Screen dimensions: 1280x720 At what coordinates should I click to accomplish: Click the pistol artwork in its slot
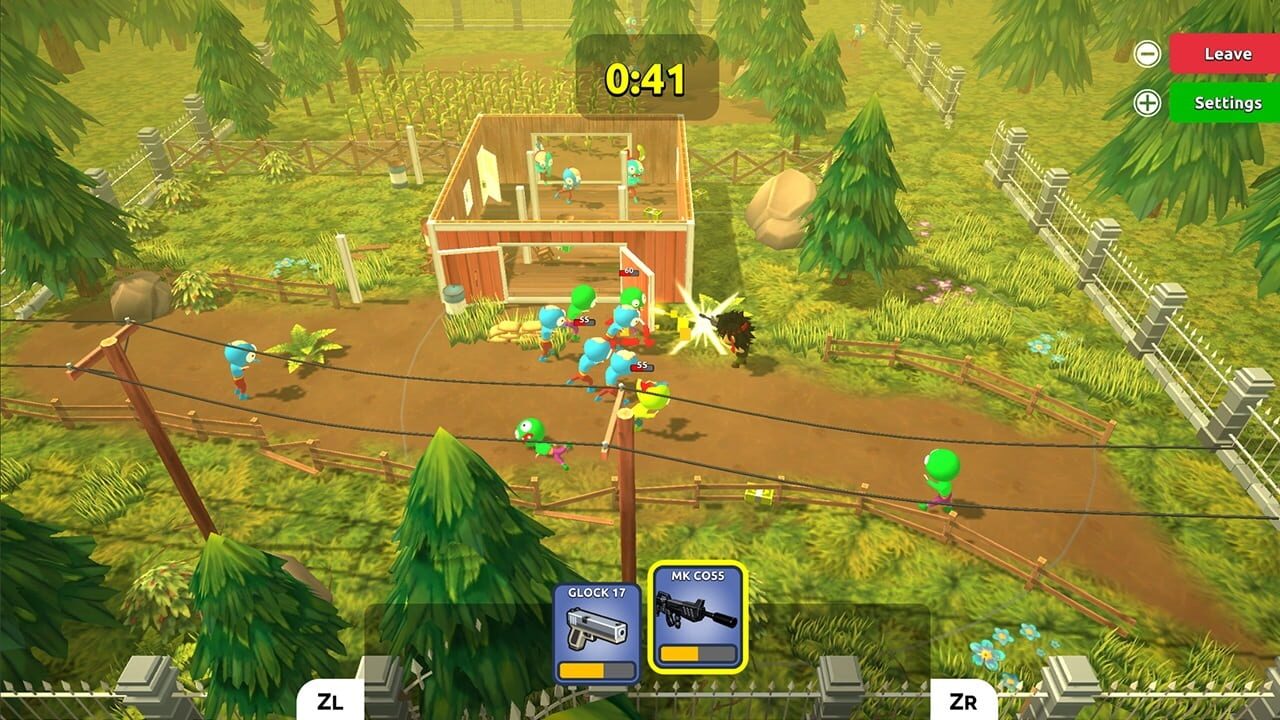597,628
